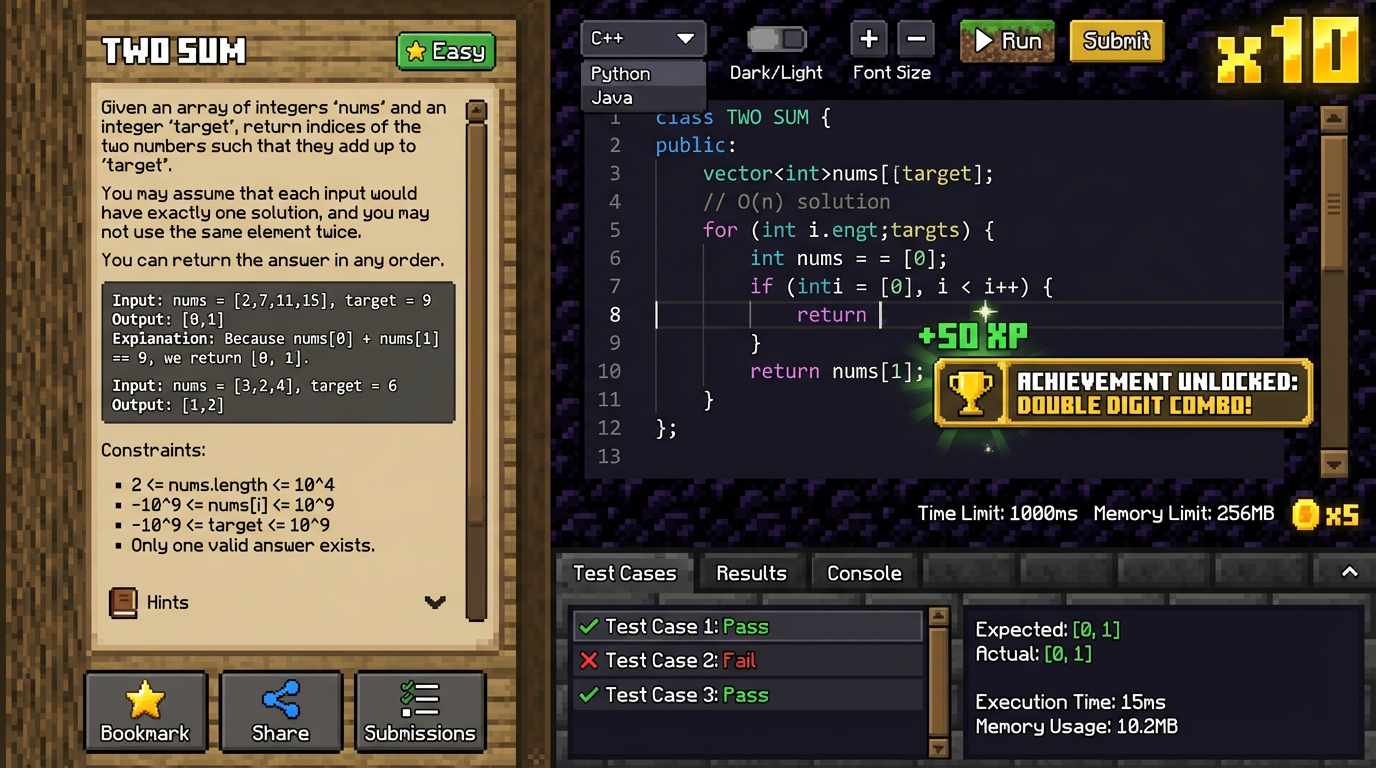1376x768 pixels.
Task: Decrease font size with minus button
Action: 915,40
